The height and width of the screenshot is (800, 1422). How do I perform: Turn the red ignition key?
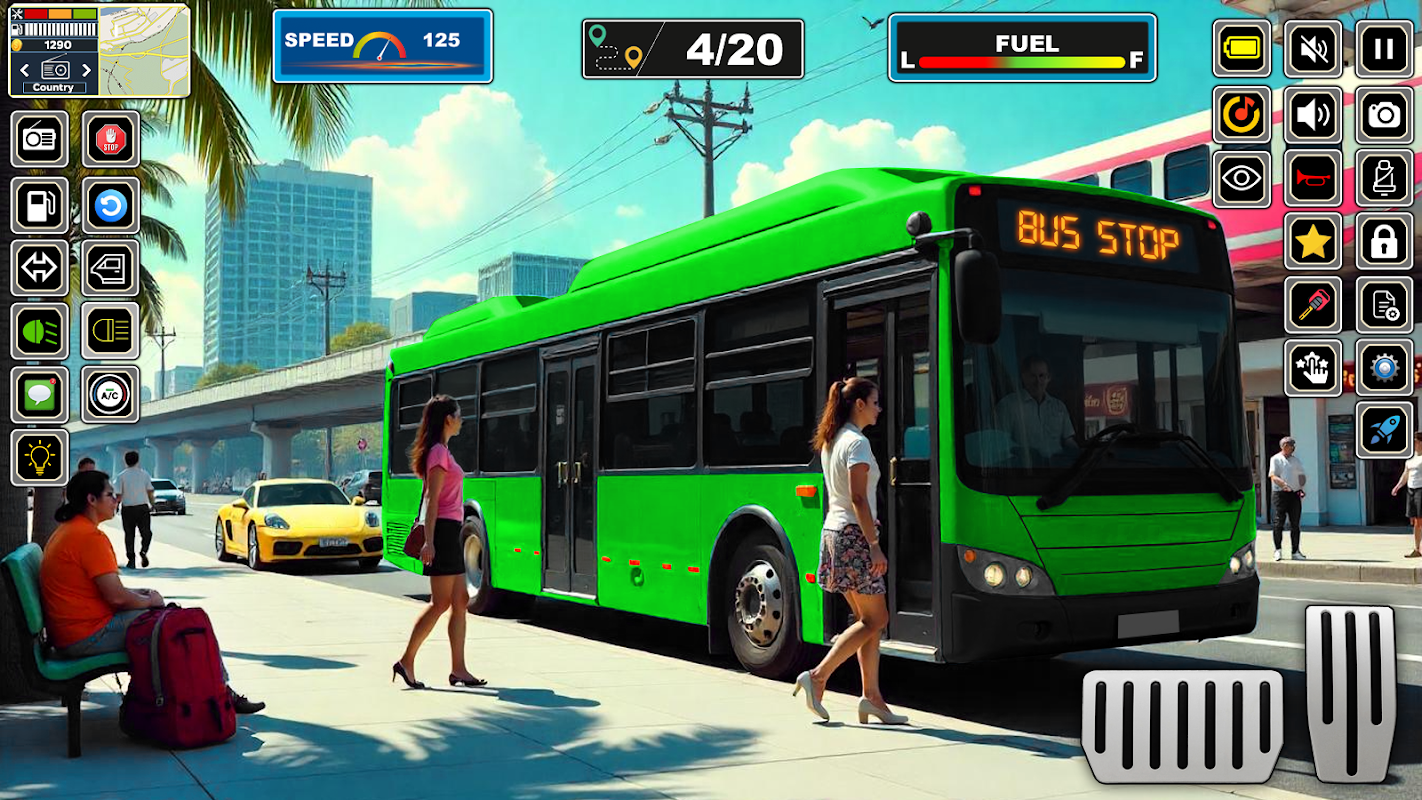1312,305
